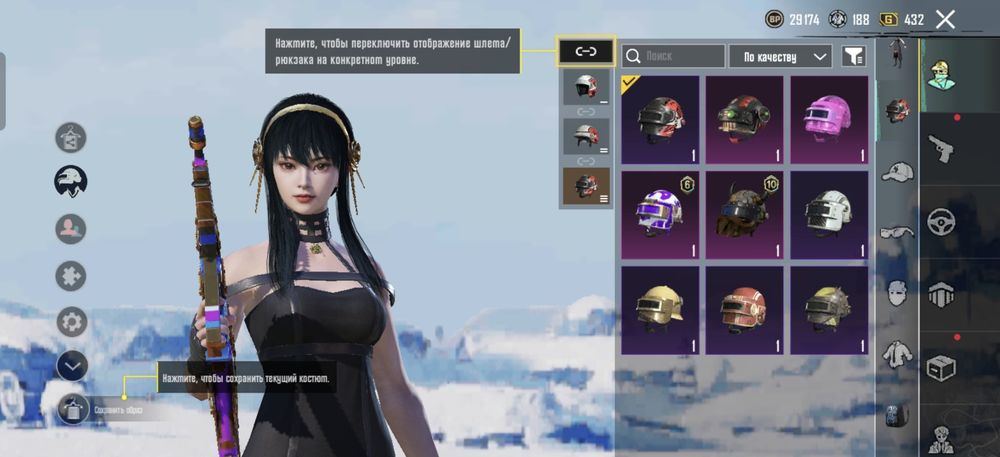This screenshot has height=457, width=1000.
Task: Open the glasses category tab
Action: (897, 233)
